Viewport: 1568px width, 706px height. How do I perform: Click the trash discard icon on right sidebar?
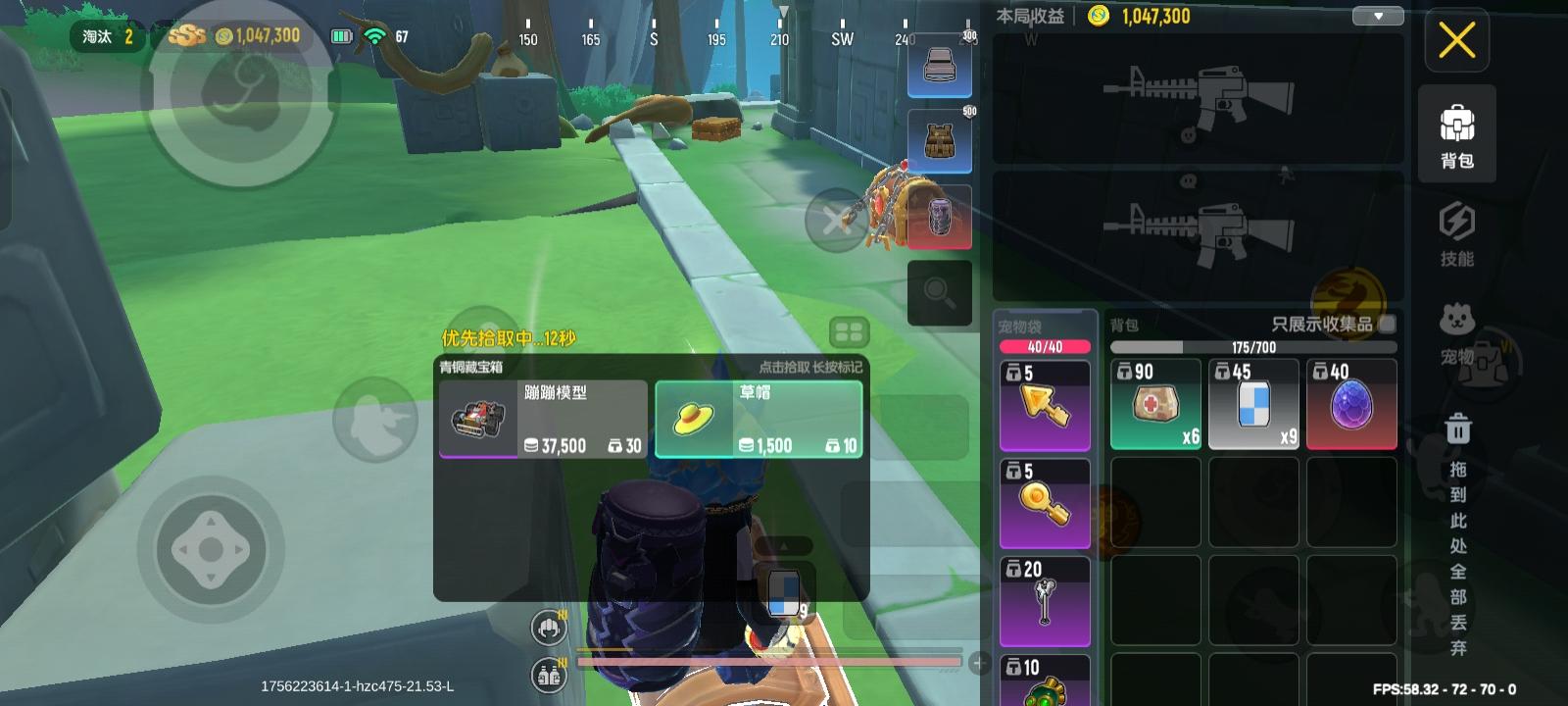click(1458, 429)
